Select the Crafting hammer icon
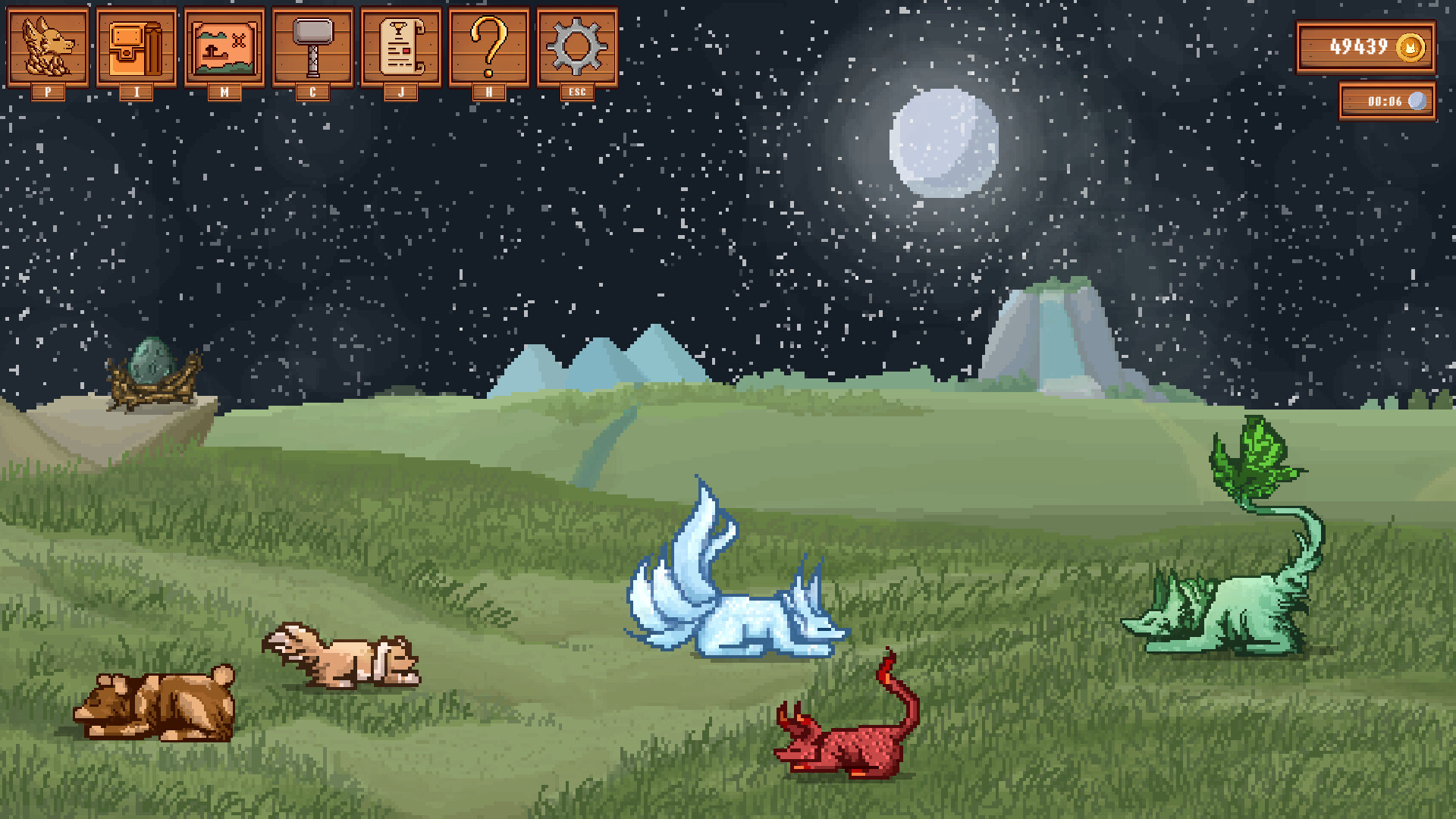Viewport: 1456px width, 819px height. (312, 45)
